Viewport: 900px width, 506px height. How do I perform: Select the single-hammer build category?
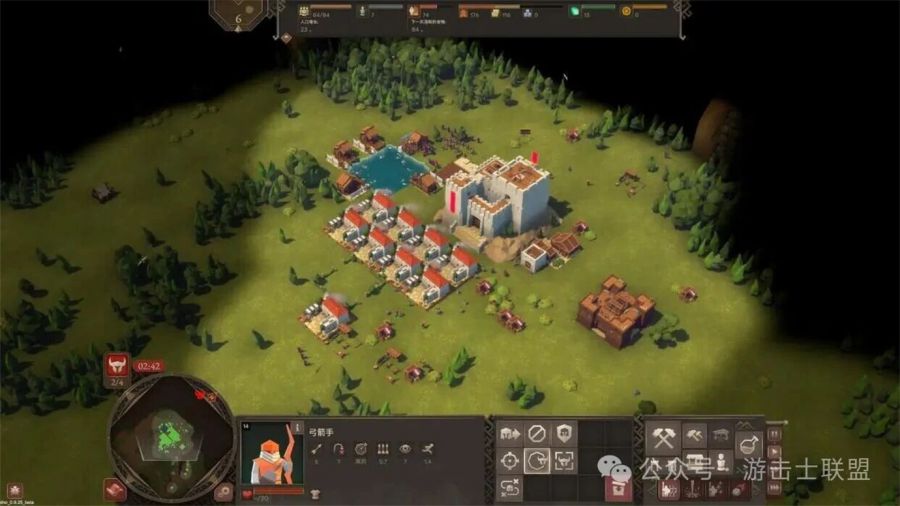coord(693,436)
